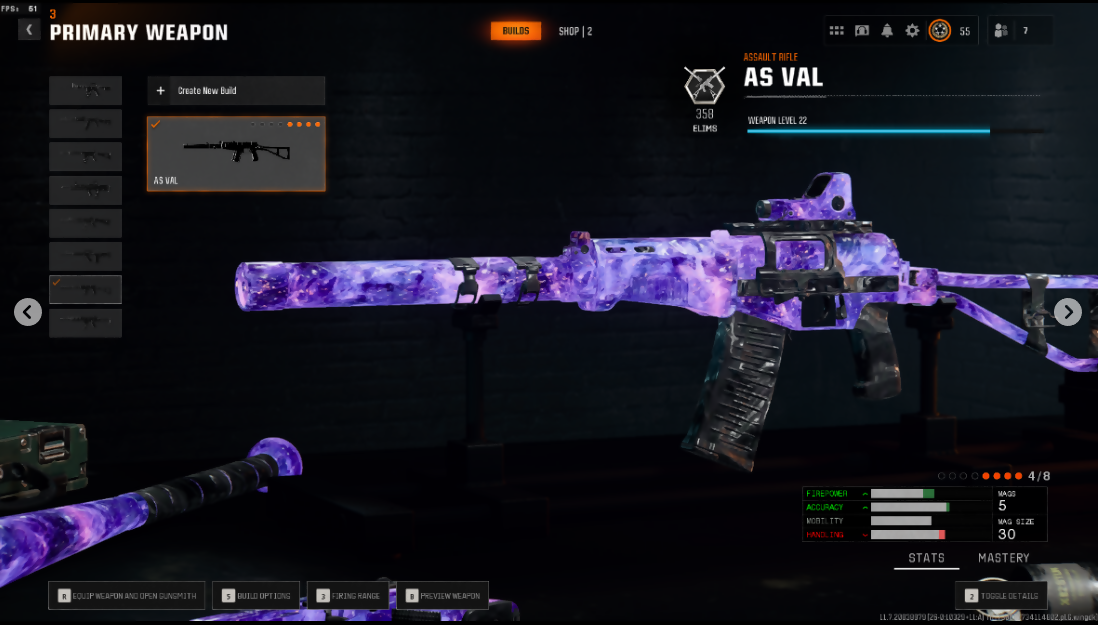The width and height of the screenshot is (1098, 625).
Task: Select the AS VAL build card
Action: click(236, 154)
